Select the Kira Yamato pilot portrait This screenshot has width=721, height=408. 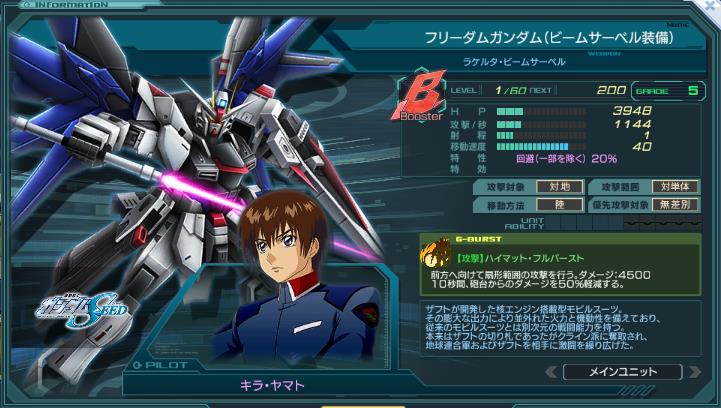[300, 290]
